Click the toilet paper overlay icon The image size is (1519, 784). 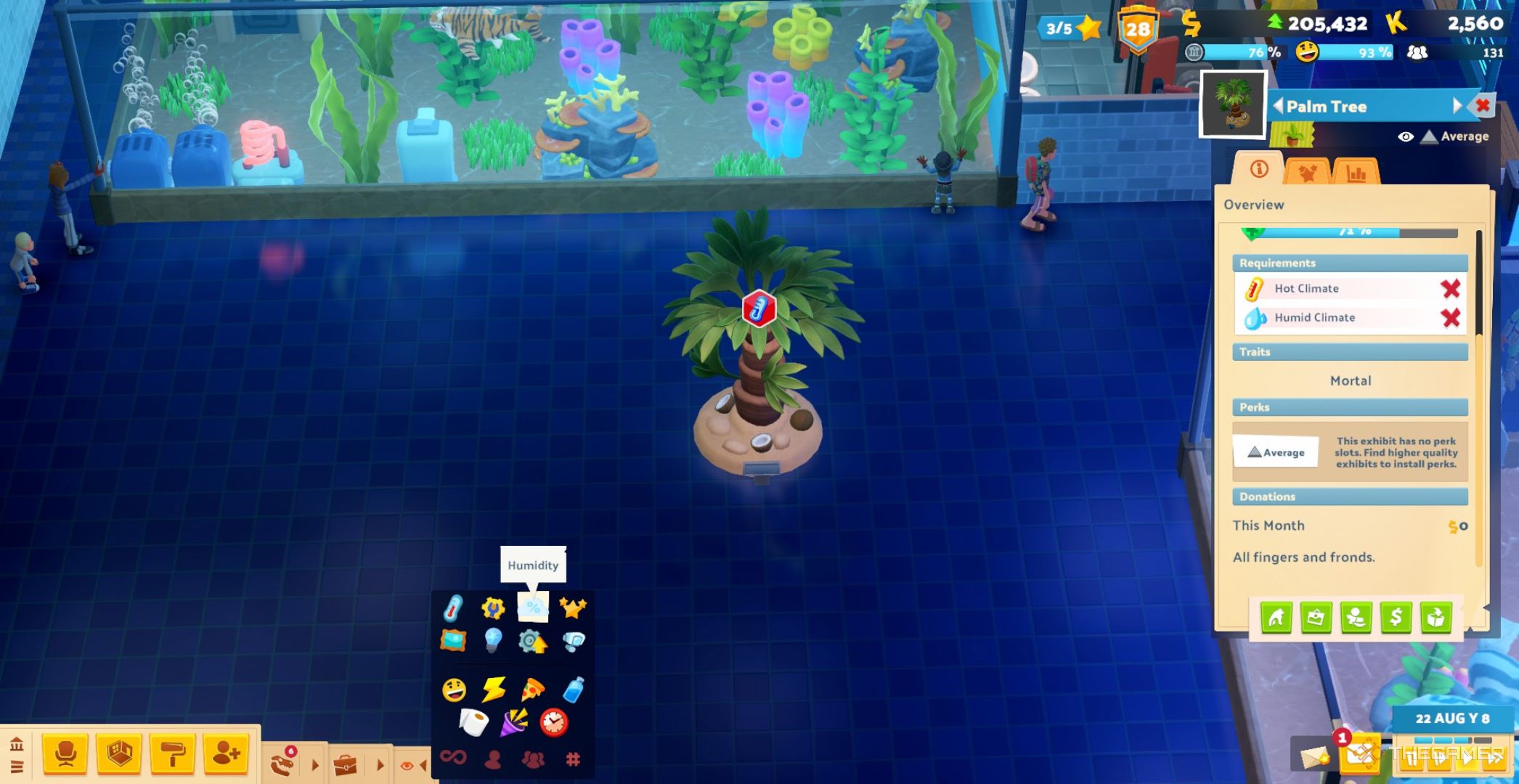coord(473,722)
